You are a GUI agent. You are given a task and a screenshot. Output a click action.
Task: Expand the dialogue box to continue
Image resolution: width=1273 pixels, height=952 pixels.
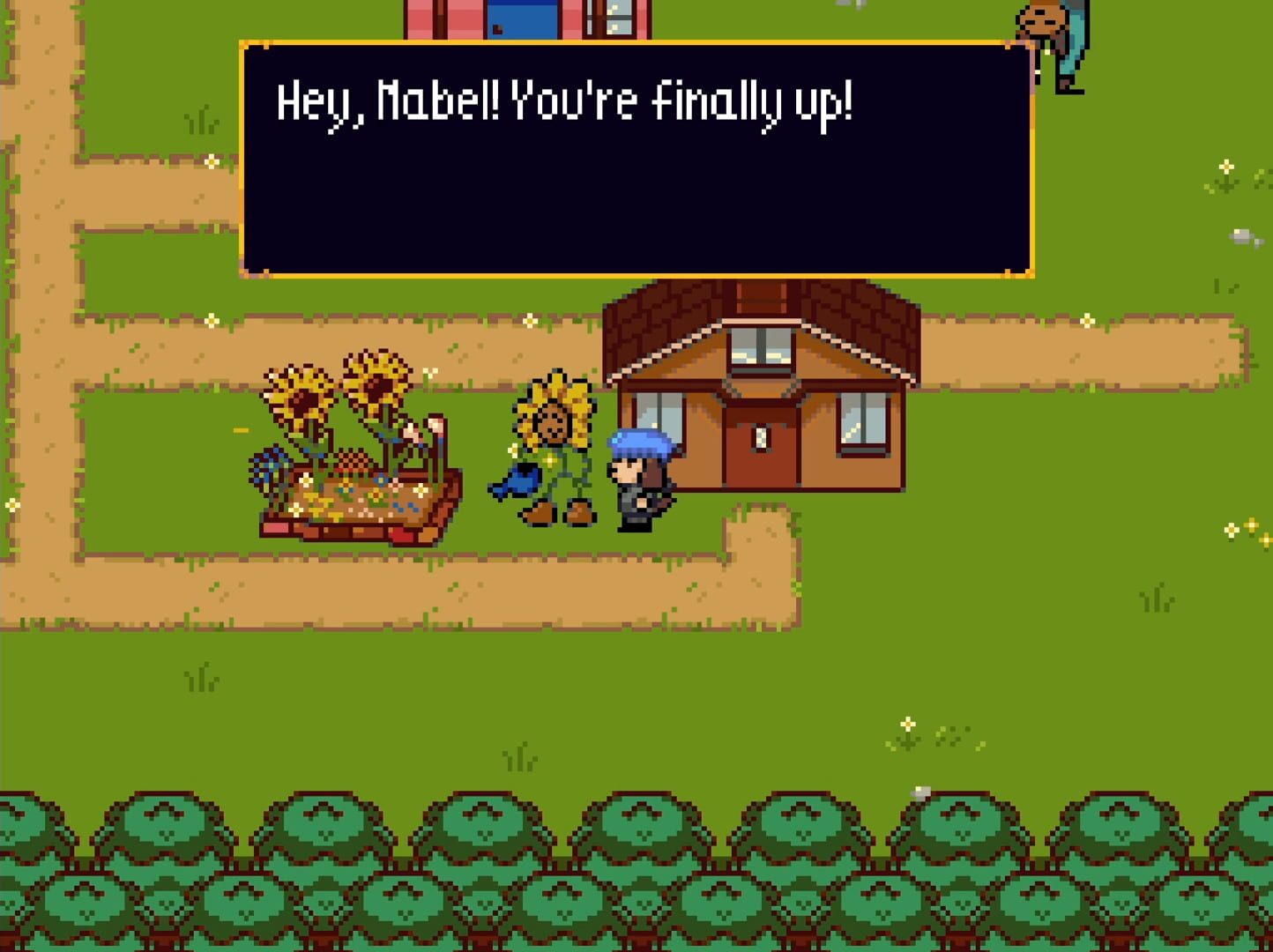635,159
